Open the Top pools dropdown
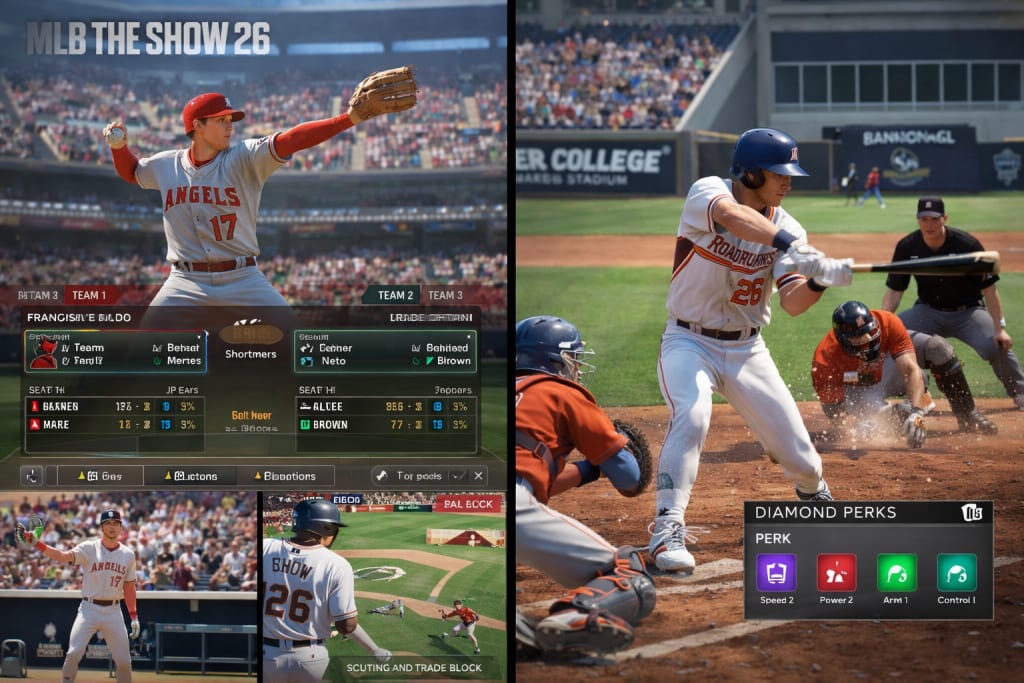Viewport: 1024px width, 683px height. 420,476
